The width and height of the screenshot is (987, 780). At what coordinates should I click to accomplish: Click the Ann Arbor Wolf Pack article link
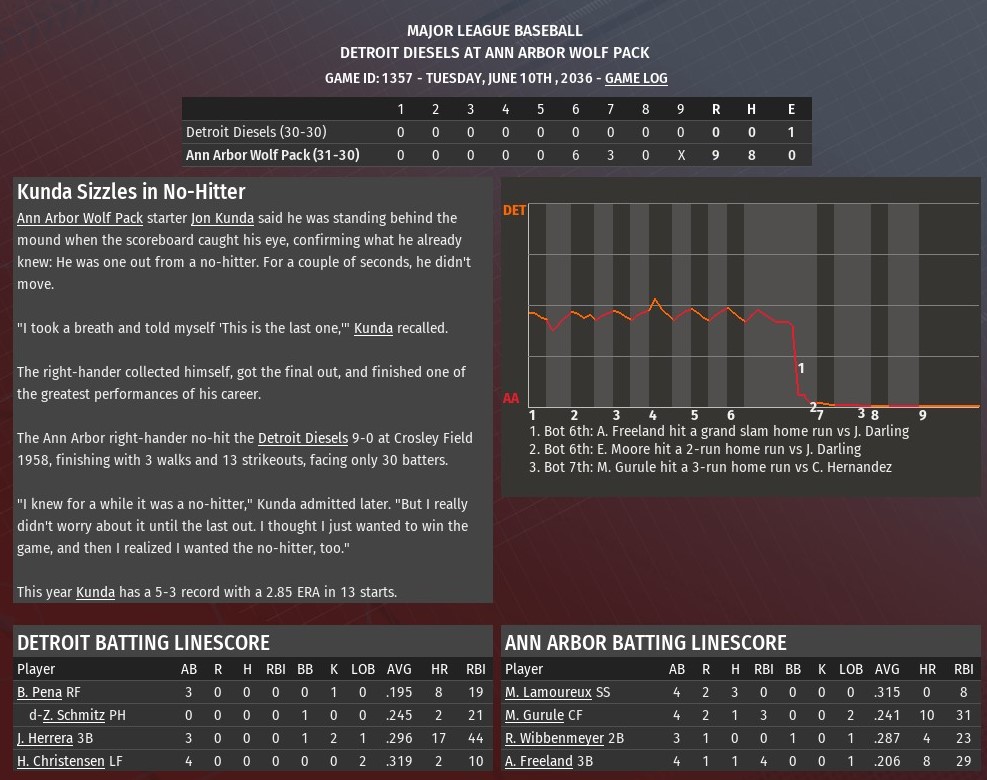pyautogui.click(x=80, y=218)
